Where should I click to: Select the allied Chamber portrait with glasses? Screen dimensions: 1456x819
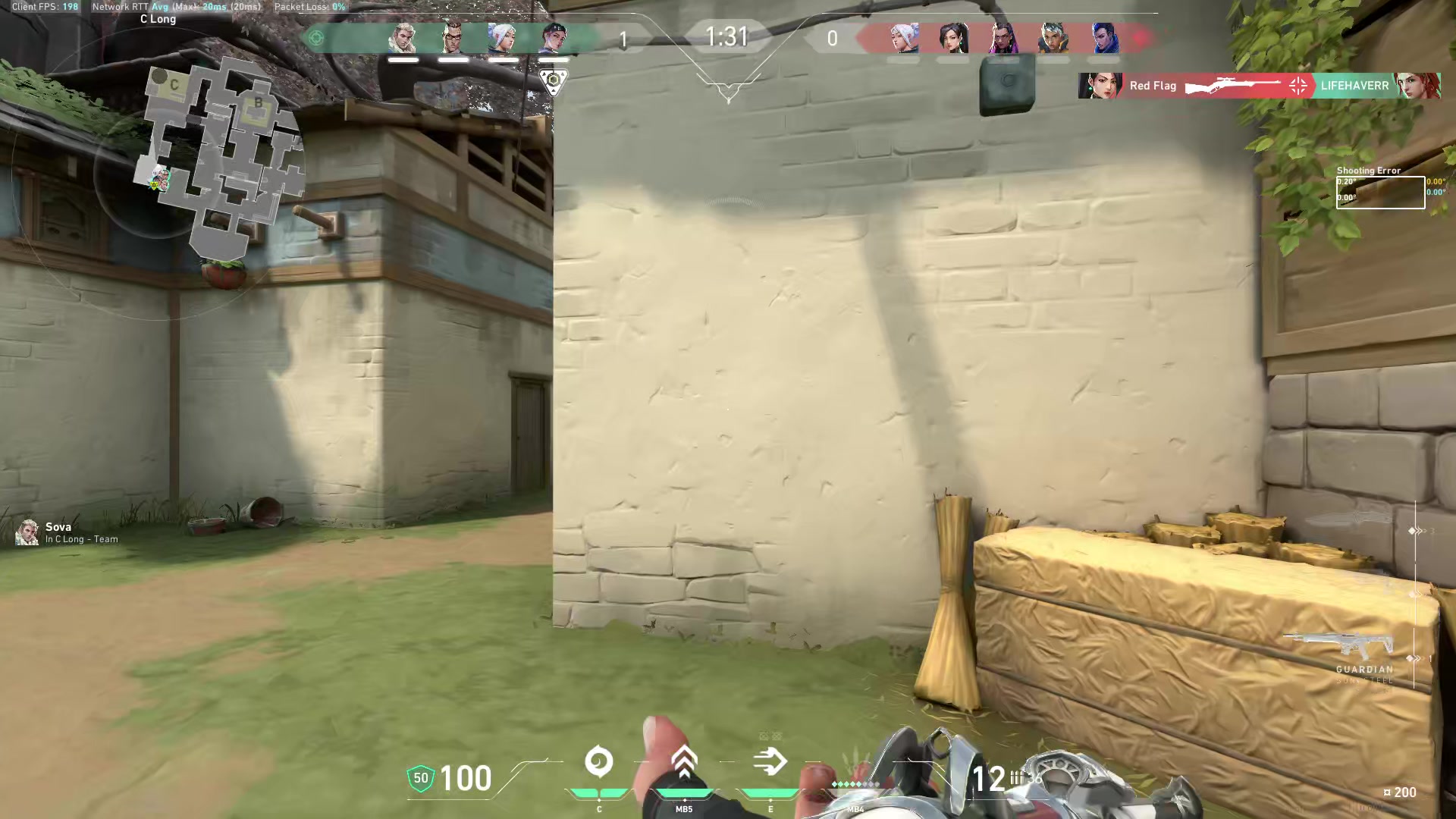(x=453, y=37)
